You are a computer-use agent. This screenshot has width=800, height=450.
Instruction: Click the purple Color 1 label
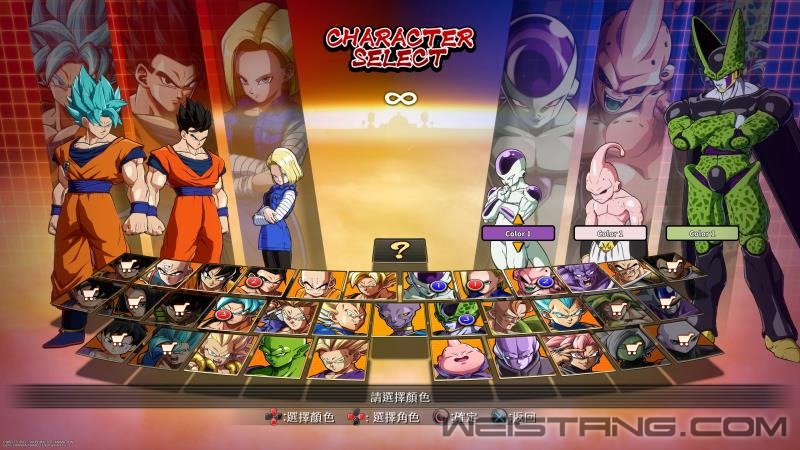[x=517, y=233]
